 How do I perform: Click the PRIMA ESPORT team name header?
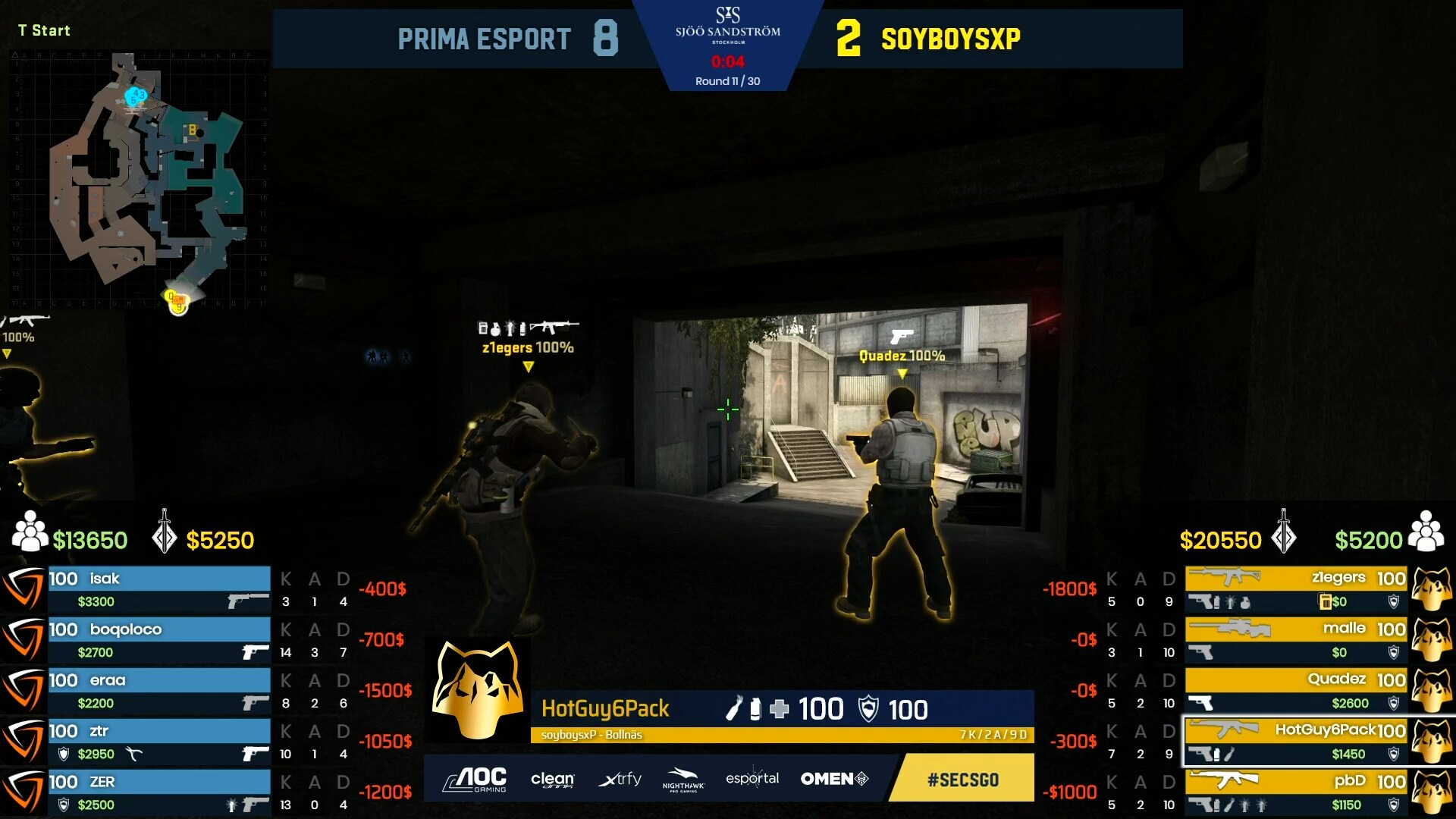point(483,39)
